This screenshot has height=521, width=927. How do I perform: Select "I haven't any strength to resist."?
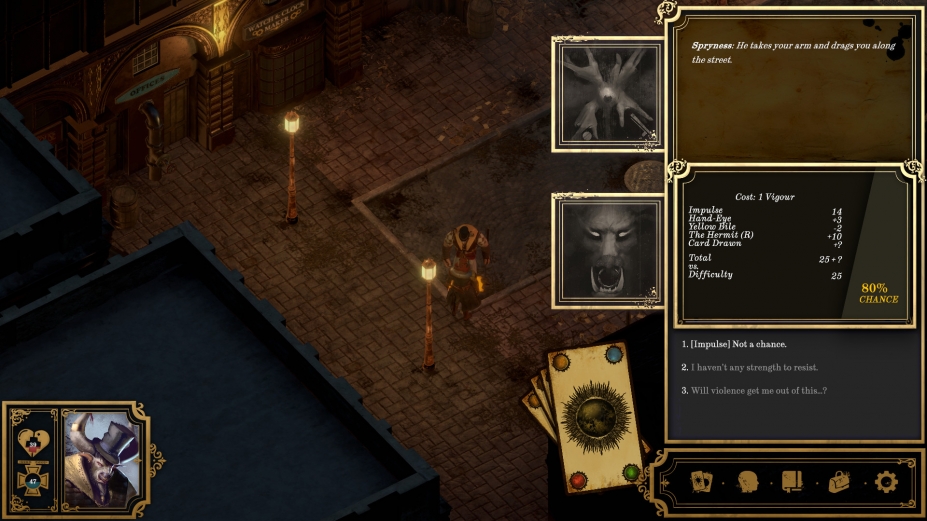click(x=754, y=368)
